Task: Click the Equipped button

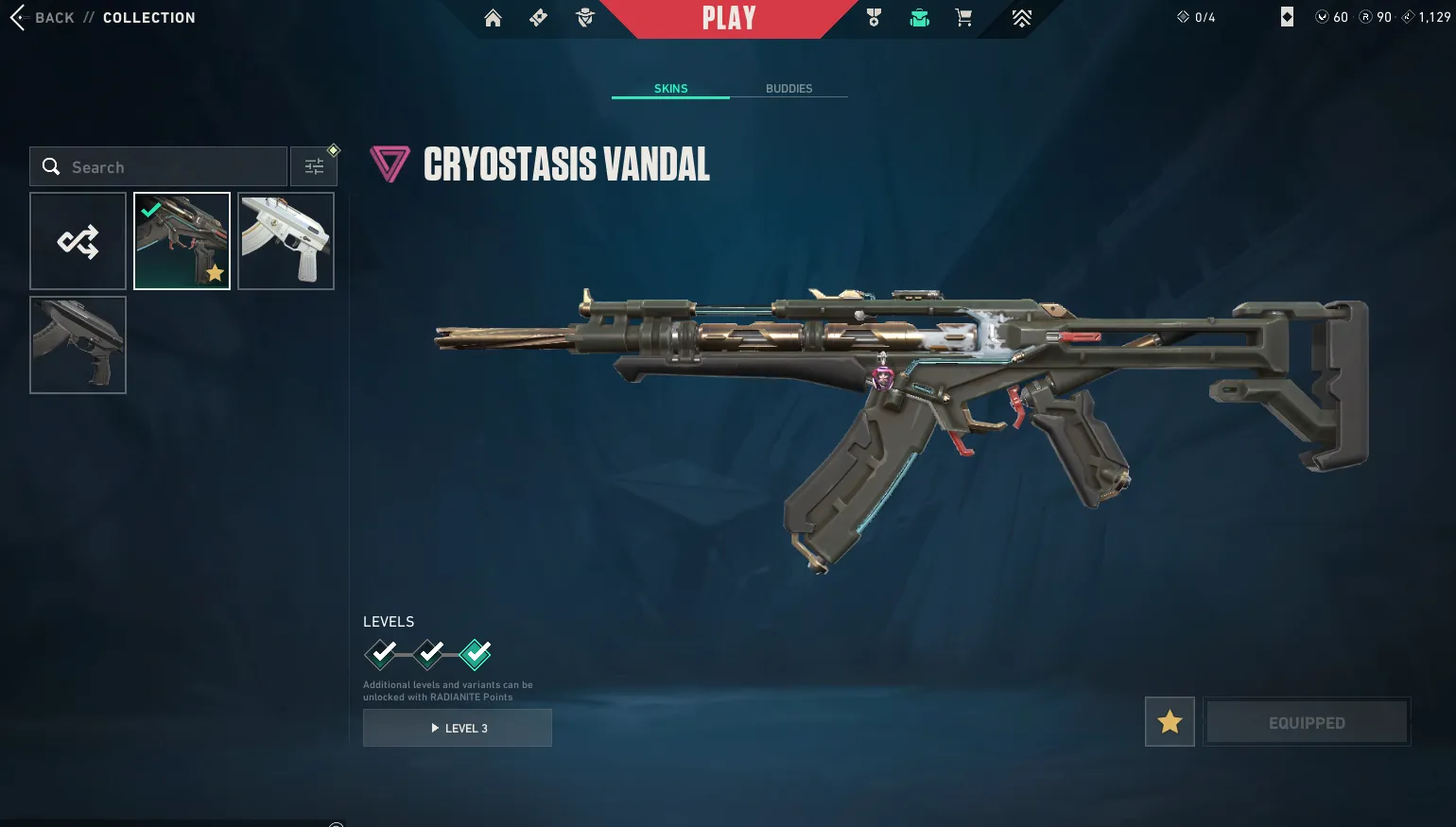Action: tap(1307, 722)
